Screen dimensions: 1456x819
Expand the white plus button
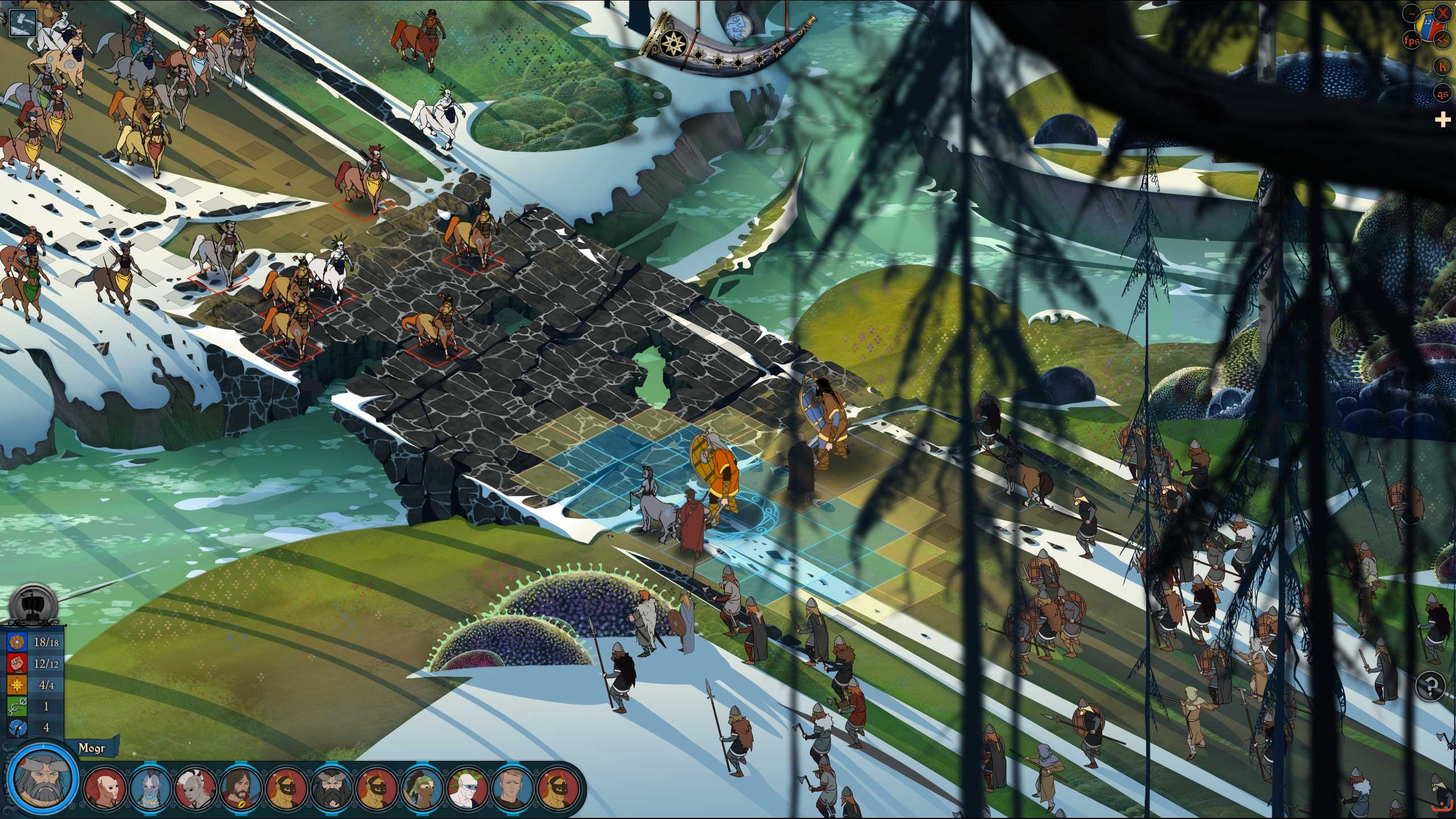tap(1442, 120)
